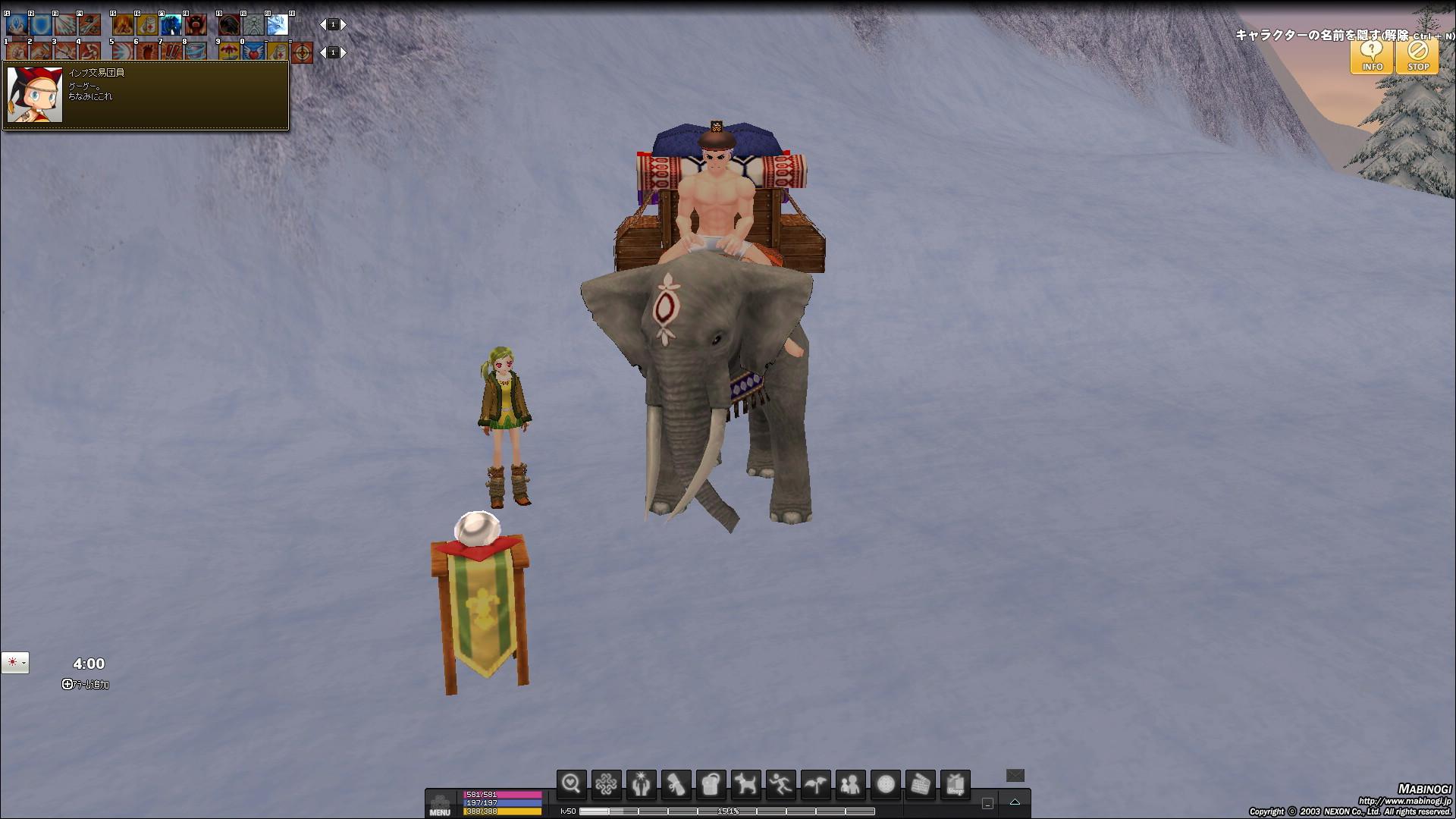Screen dimensions: 1456x819
Task: Open the Celtic knot icon in toolbar
Action: (606, 784)
